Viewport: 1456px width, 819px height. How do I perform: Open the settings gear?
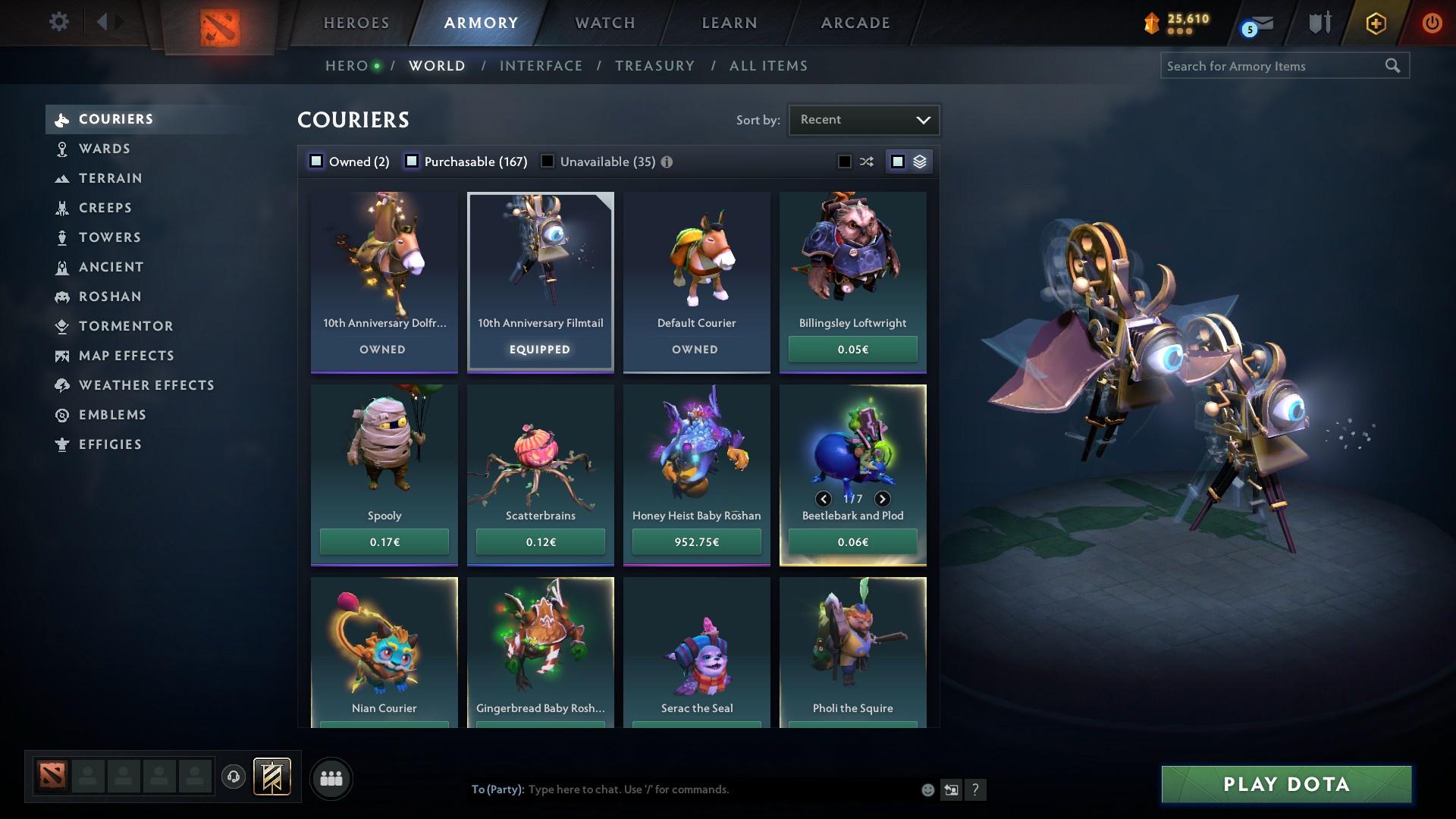58,22
